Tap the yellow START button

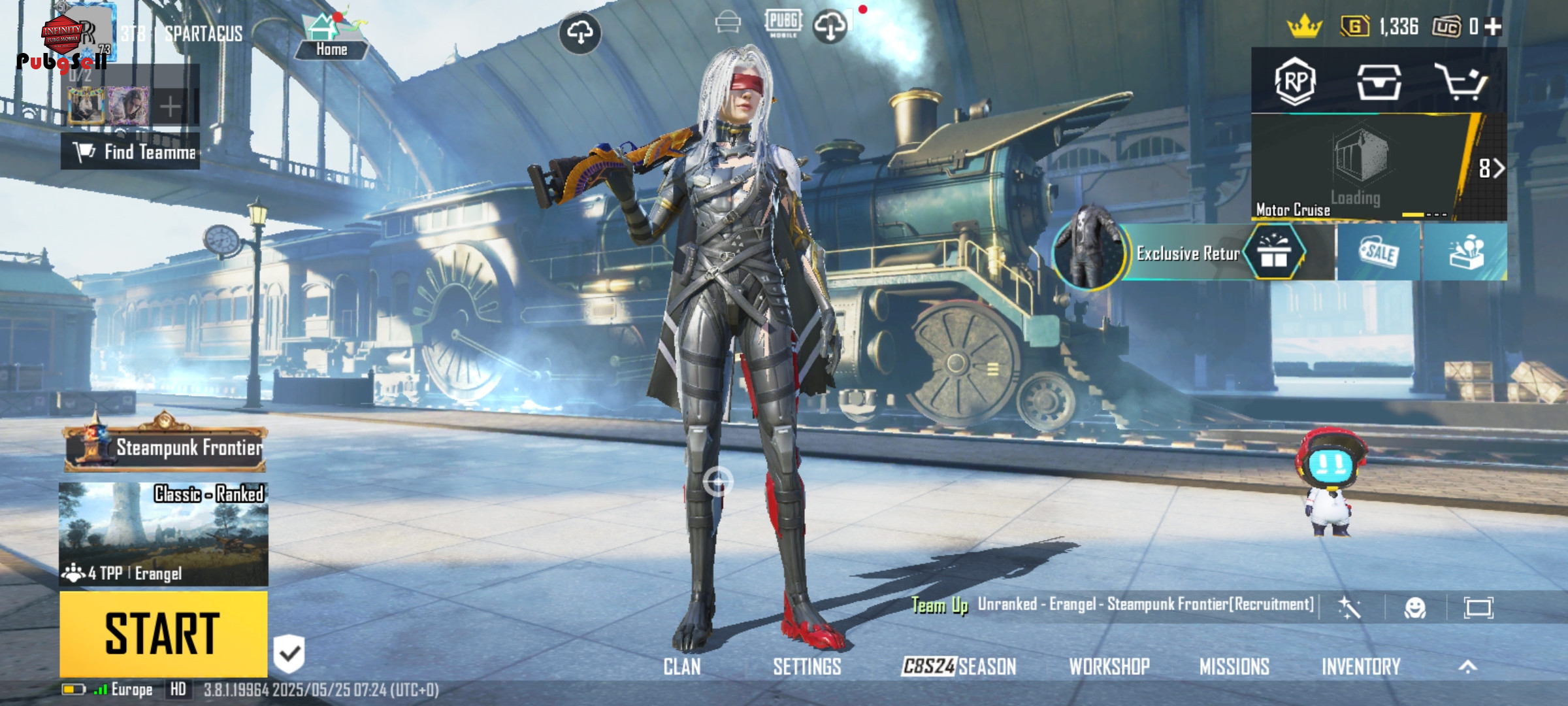163,633
